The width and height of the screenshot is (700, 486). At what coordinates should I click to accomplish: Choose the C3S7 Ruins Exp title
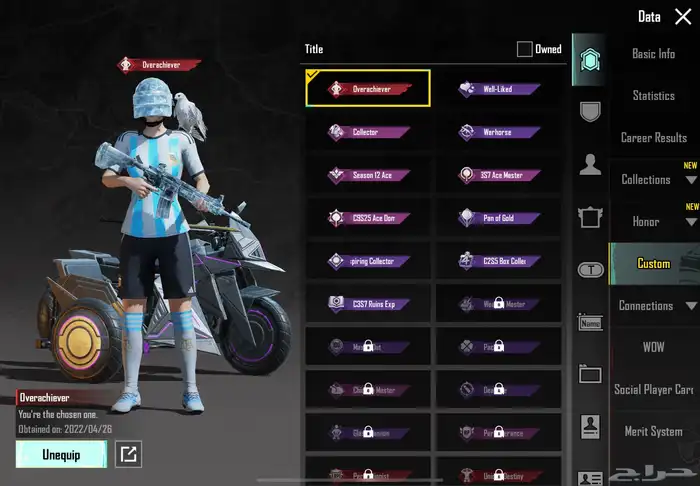[x=368, y=304]
